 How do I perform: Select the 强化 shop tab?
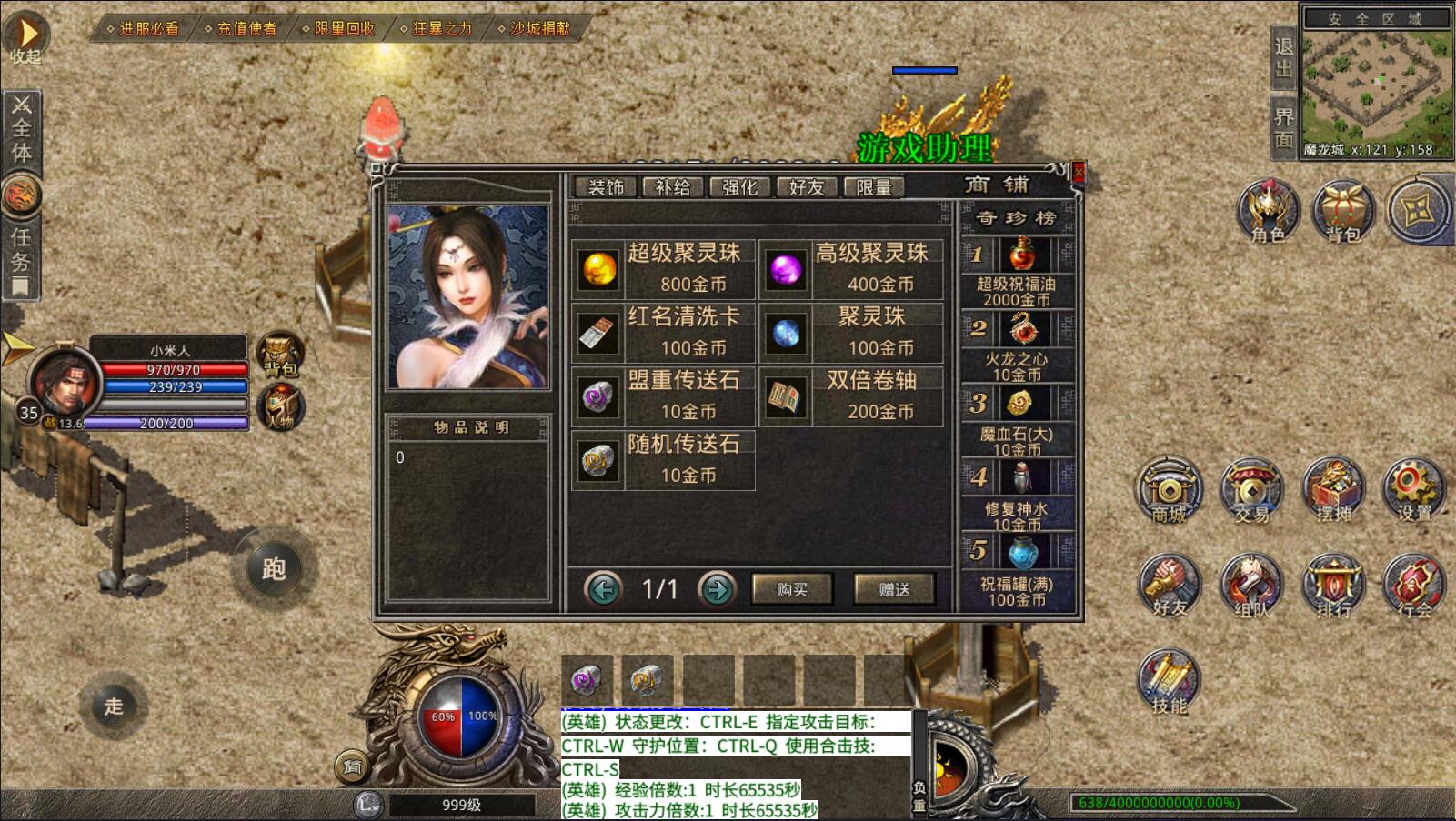(739, 187)
